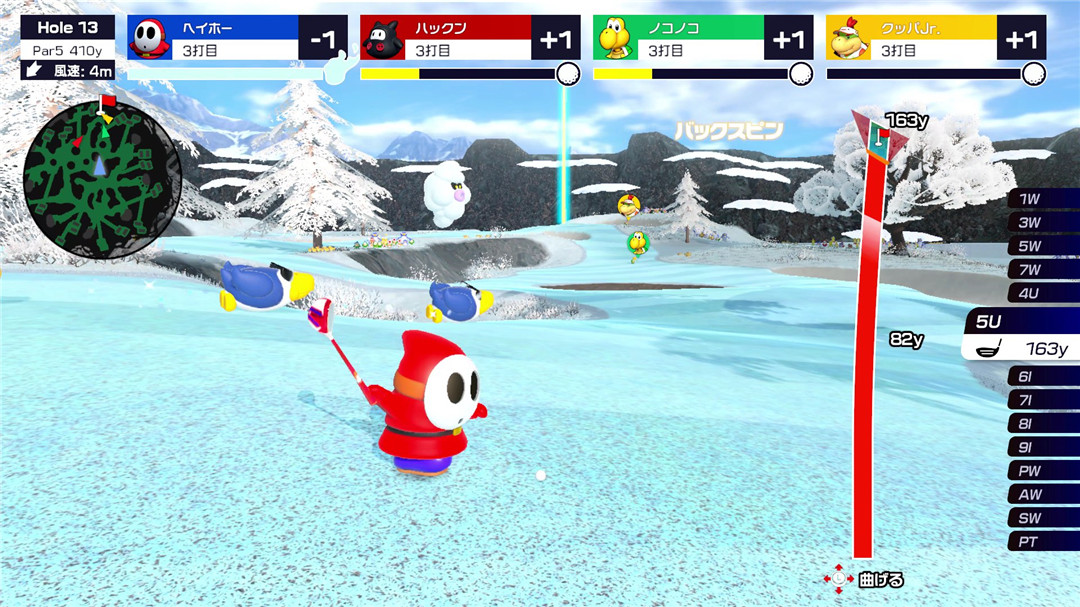Choose the 3W club entry

click(1043, 222)
